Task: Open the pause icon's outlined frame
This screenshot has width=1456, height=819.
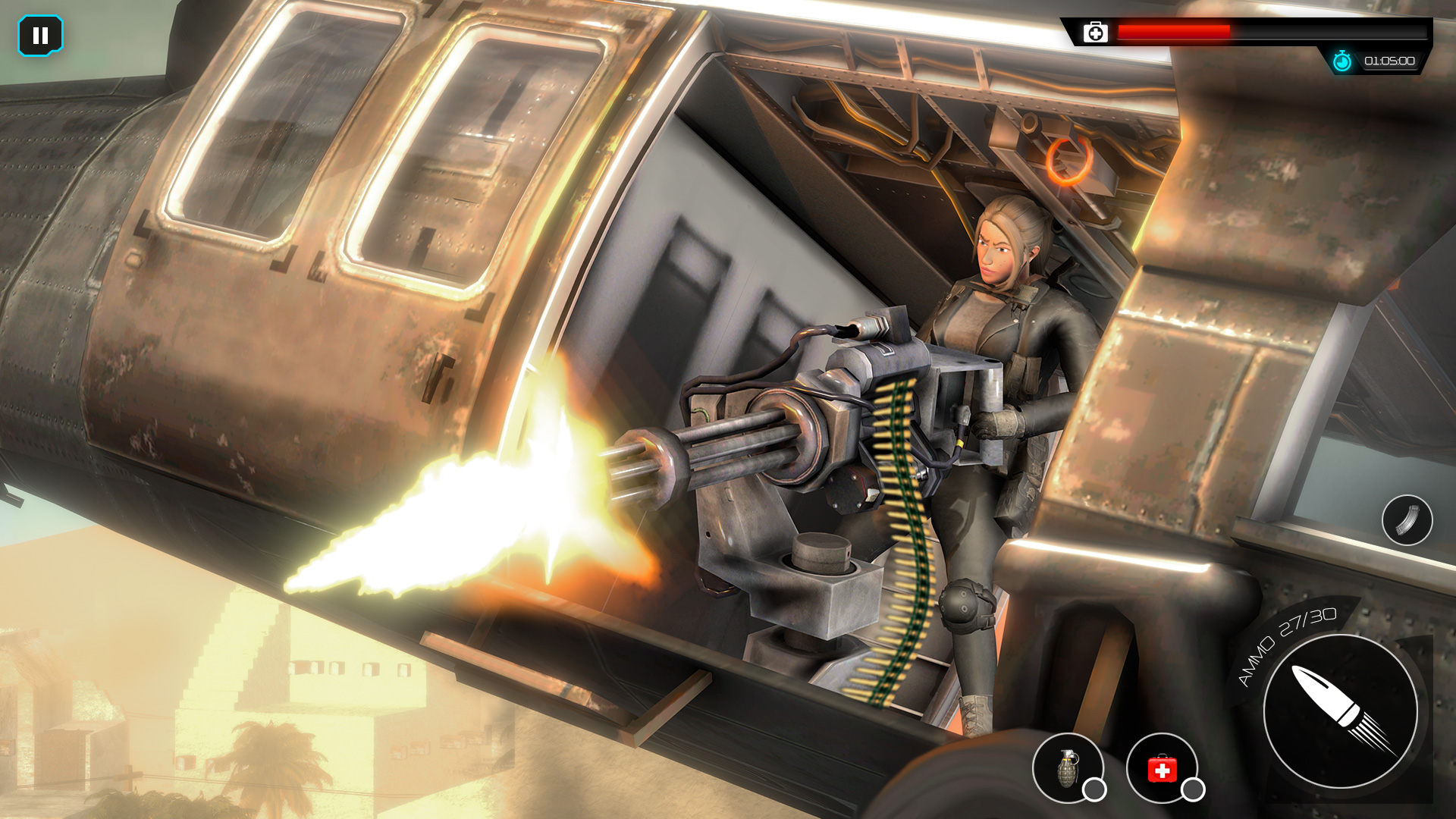Action: pyautogui.click(x=42, y=33)
